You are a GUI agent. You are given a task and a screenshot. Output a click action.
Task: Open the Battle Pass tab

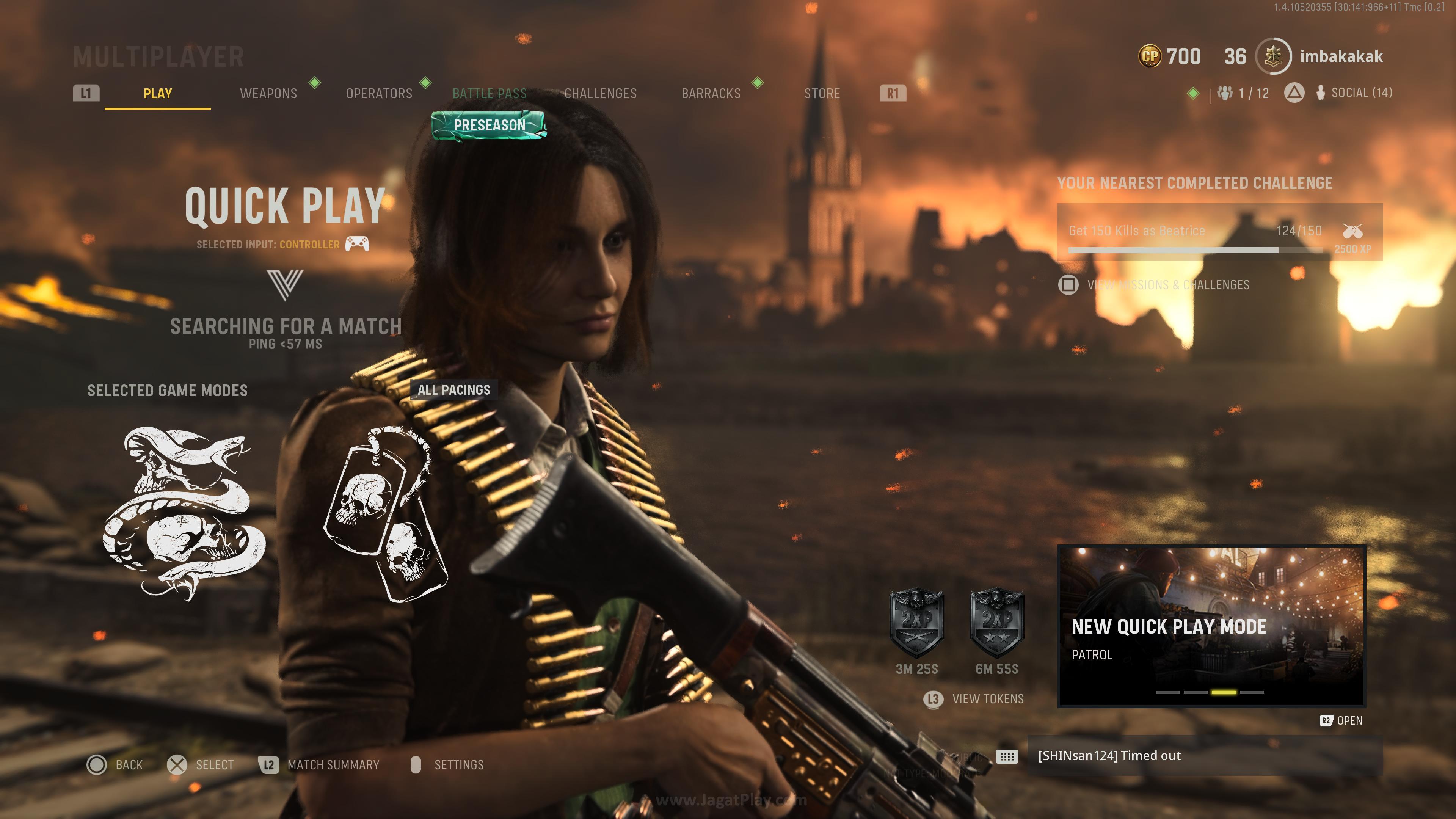(490, 93)
